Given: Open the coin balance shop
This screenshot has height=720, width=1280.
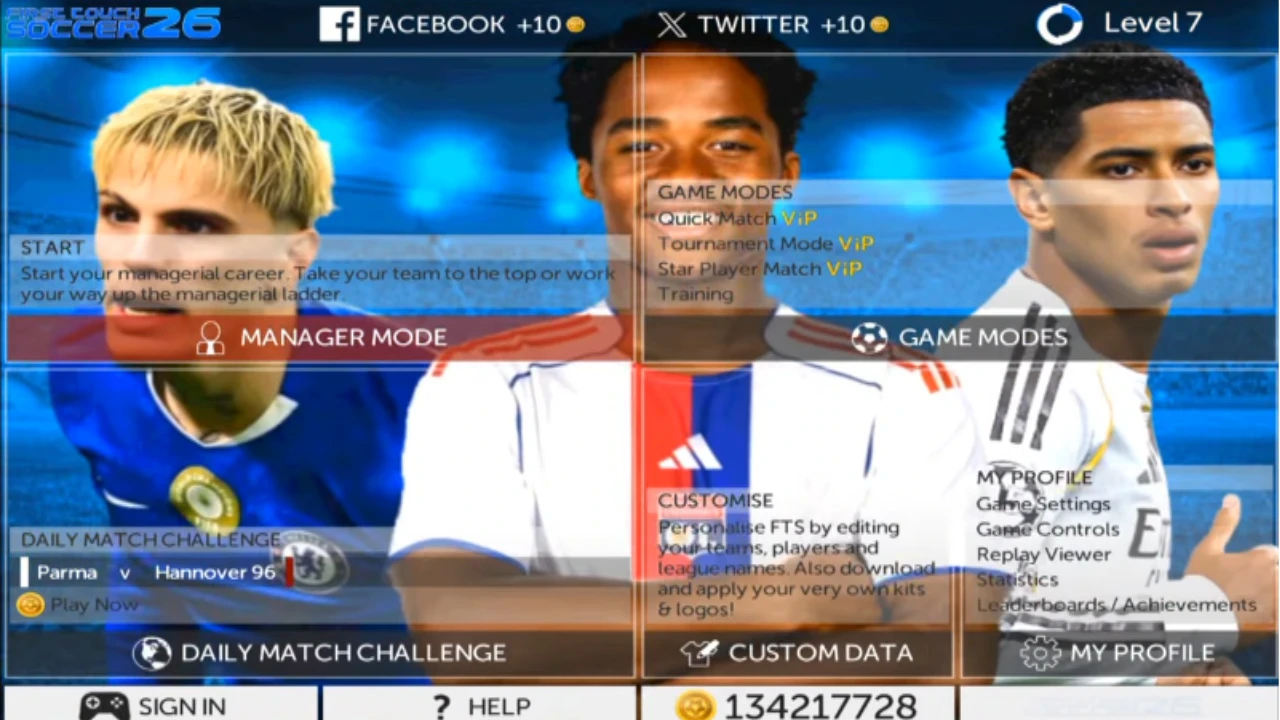Looking at the screenshot, I should 798,706.
